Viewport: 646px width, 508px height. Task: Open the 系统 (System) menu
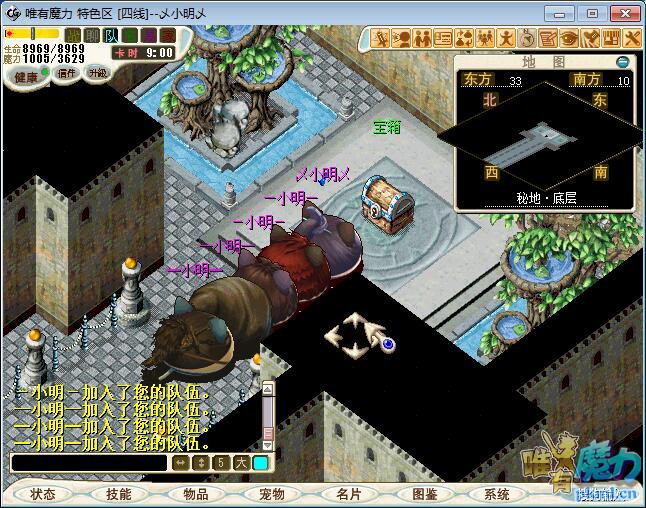pos(497,494)
